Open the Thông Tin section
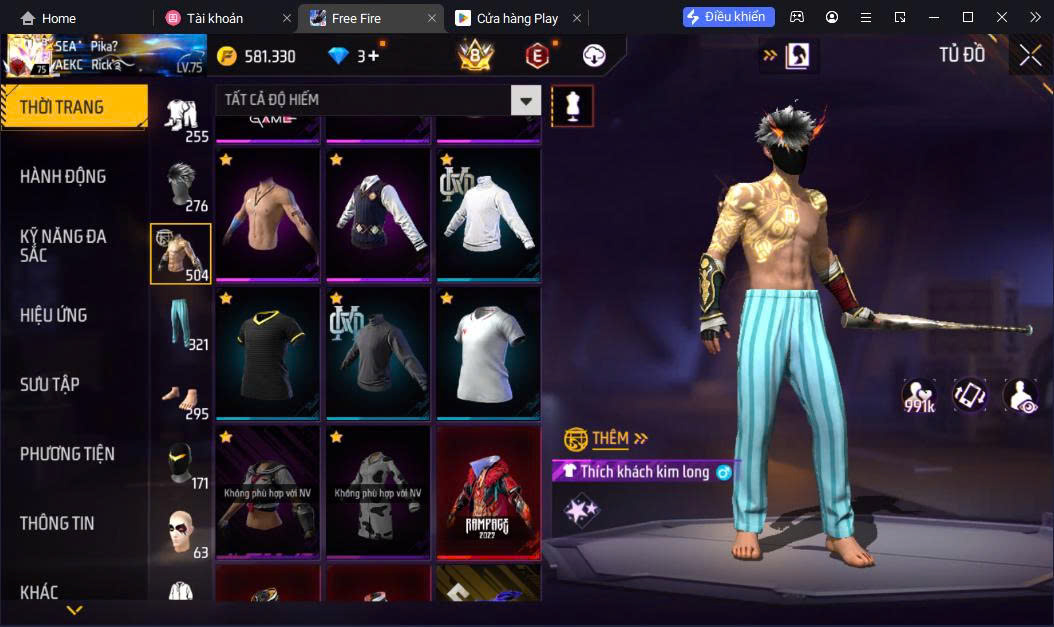 coord(57,523)
